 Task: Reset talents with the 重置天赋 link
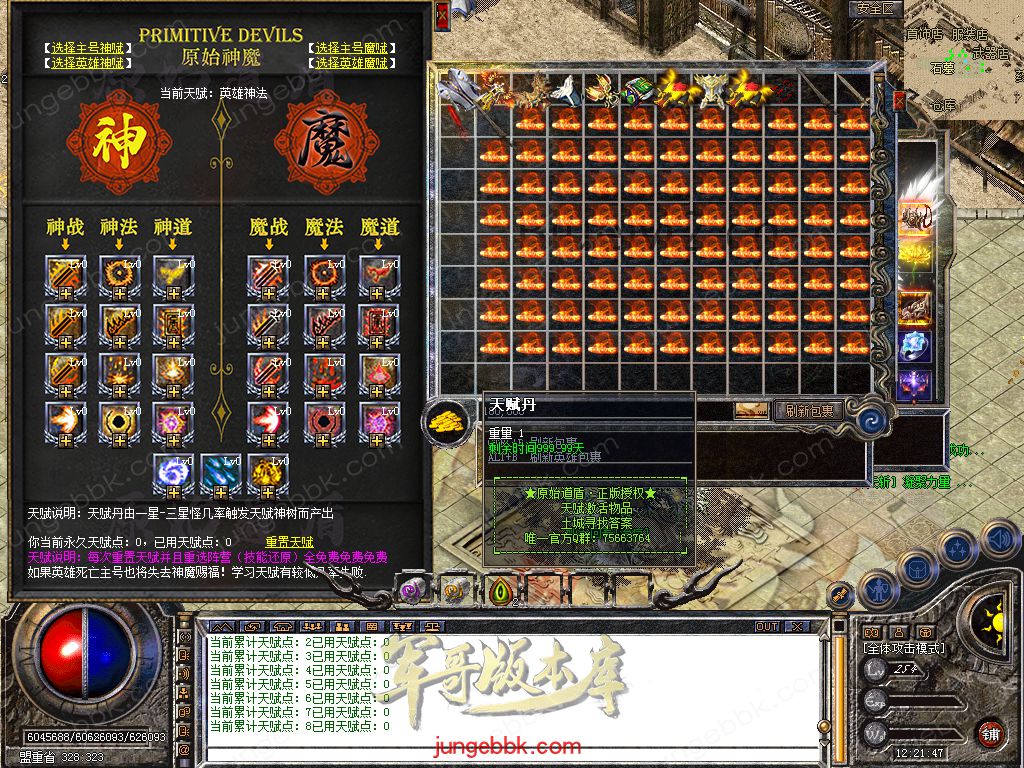point(289,542)
